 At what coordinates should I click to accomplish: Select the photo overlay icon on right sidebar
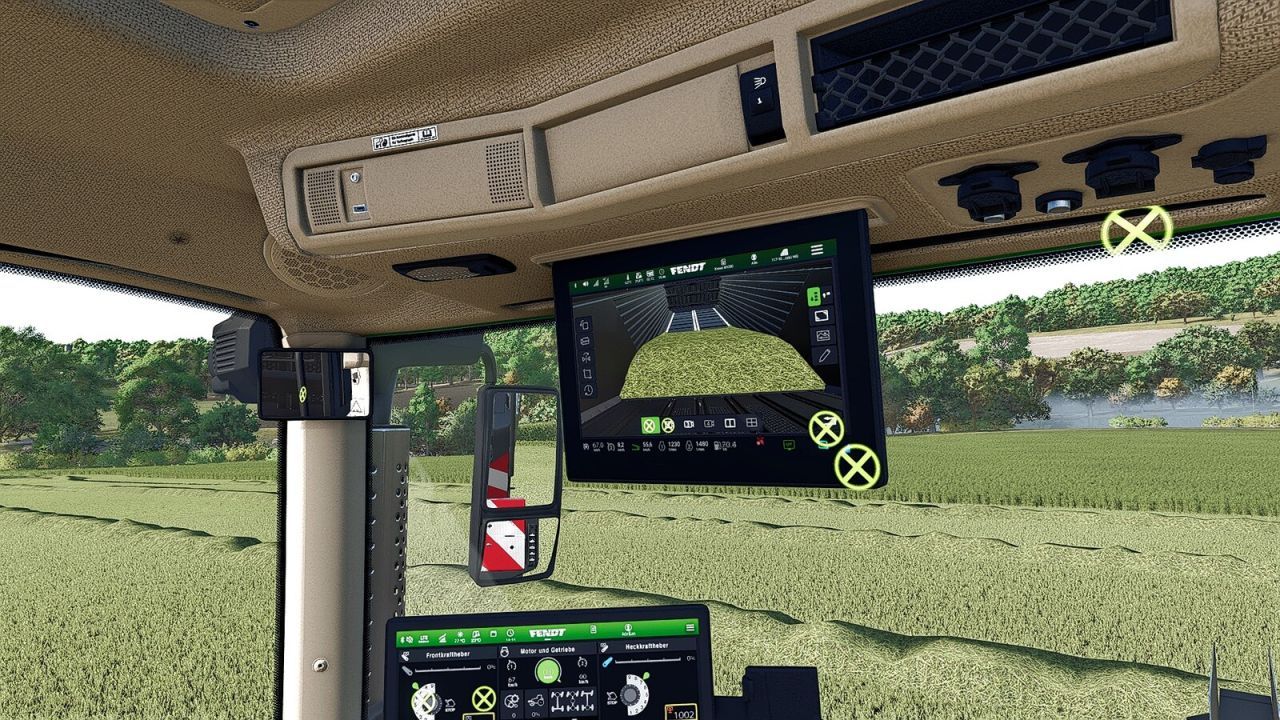pyautogui.click(x=824, y=334)
